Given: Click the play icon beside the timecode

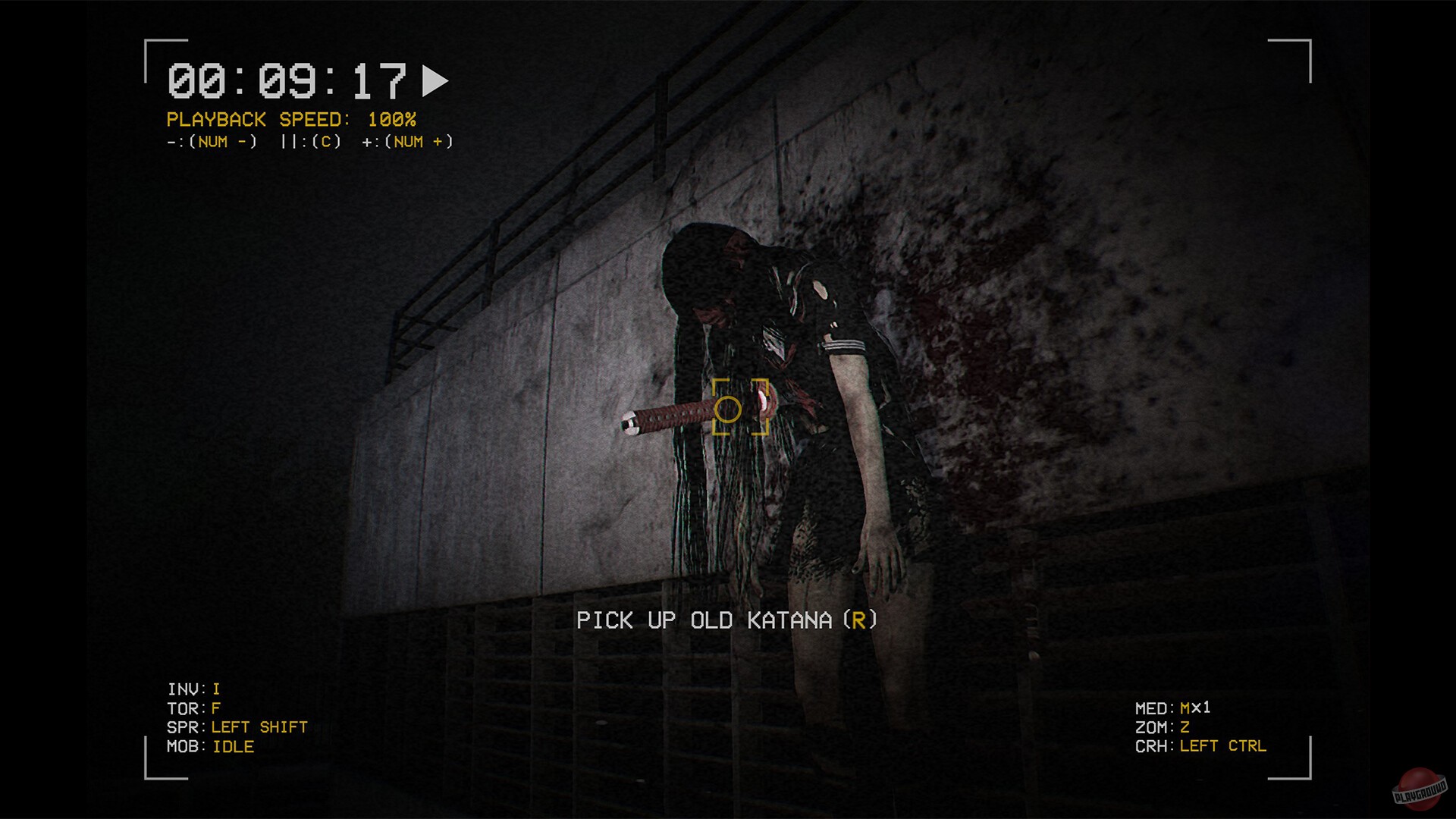Looking at the screenshot, I should tap(435, 80).
